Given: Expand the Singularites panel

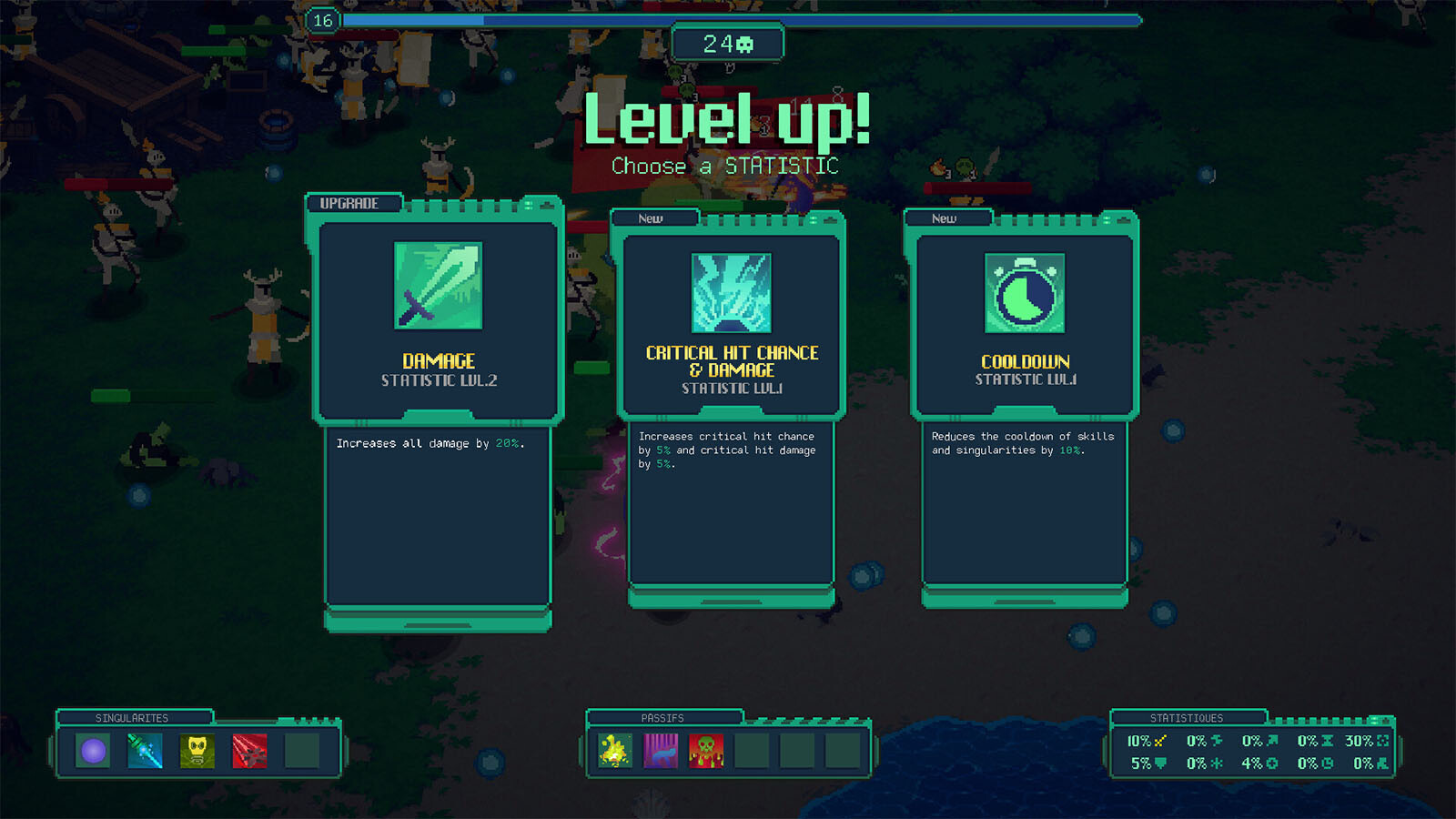Looking at the screenshot, I should coord(133,717).
